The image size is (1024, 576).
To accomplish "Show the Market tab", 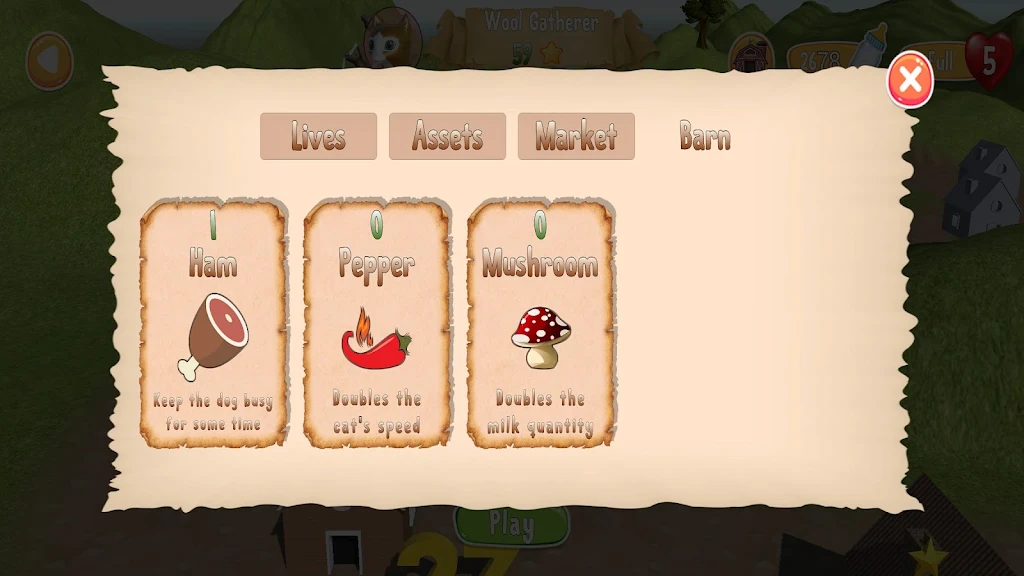I will coord(576,136).
